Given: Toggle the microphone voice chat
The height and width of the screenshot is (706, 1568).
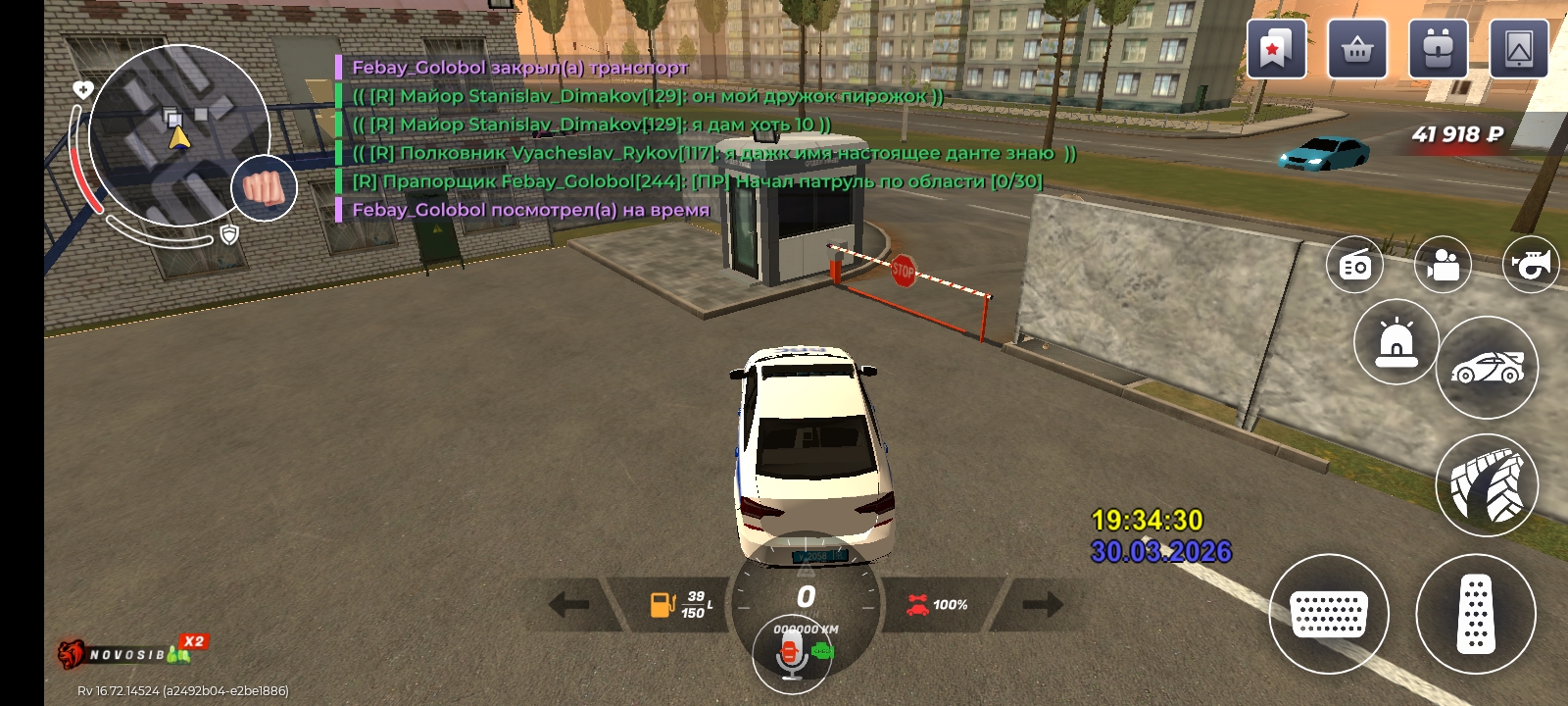Looking at the screenshot, I should coord(791,655).
